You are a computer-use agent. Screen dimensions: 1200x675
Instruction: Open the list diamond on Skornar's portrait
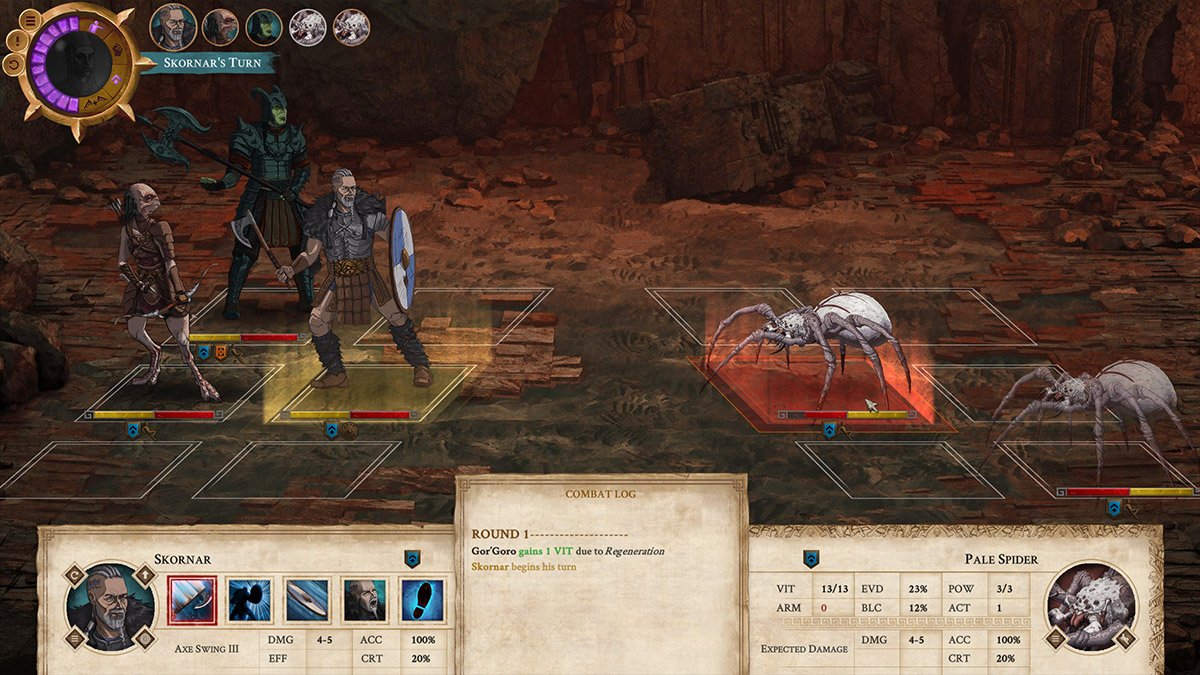click(x=73, y=638)
